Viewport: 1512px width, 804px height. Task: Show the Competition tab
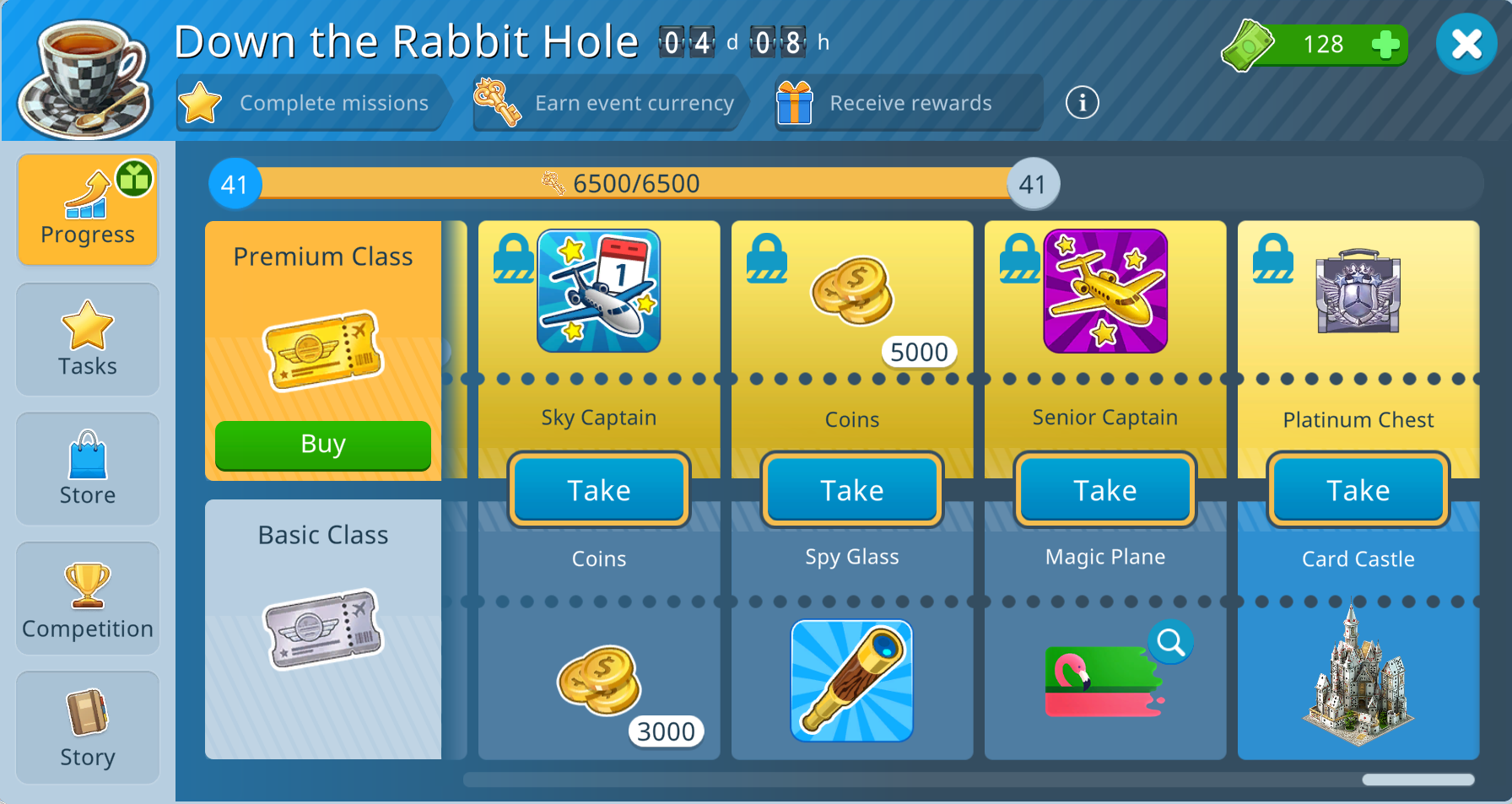click(x=88, y=599)
